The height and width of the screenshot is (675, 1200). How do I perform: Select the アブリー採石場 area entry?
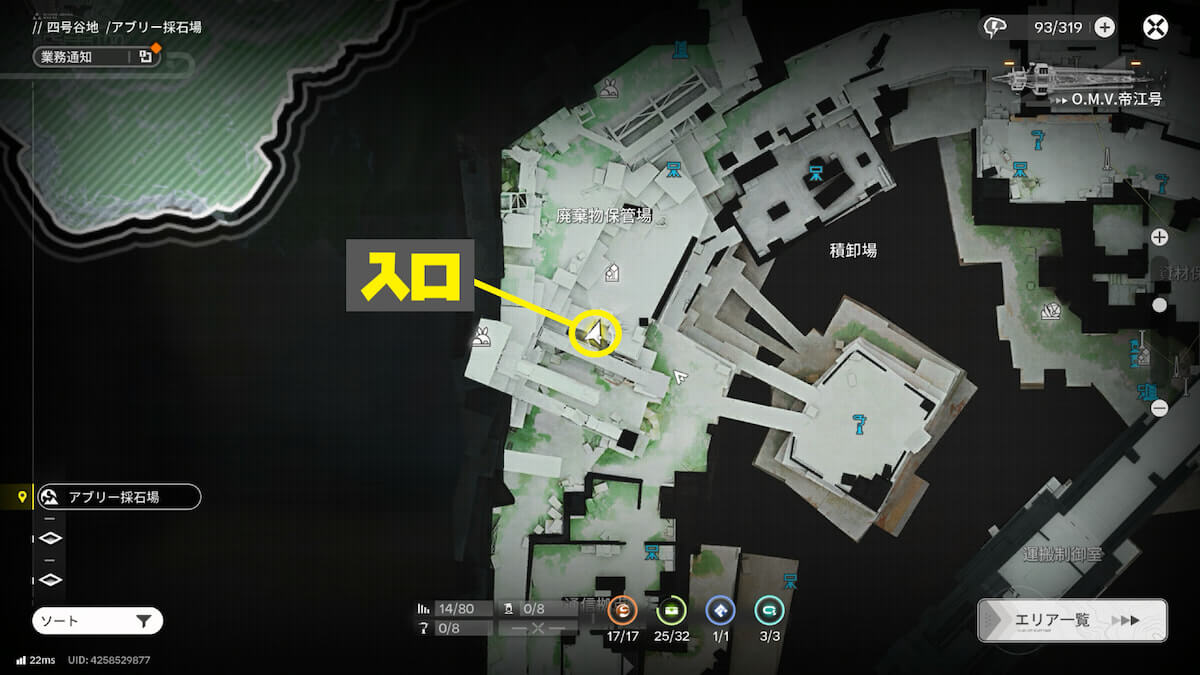click(x=118, y=496)
